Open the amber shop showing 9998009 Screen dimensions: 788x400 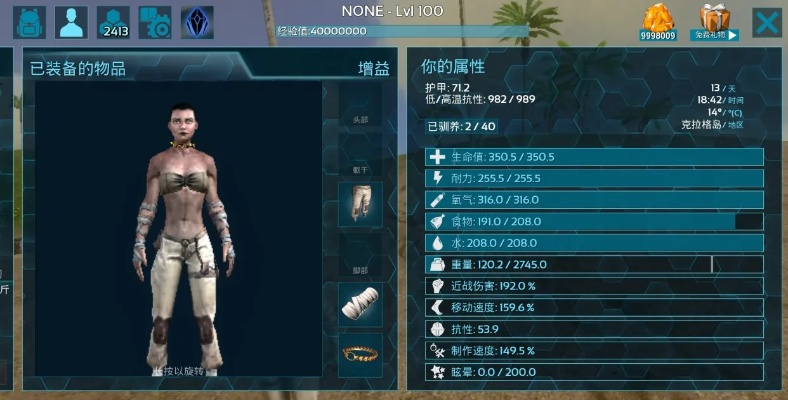pyautogui.click(x=658, y=23)
